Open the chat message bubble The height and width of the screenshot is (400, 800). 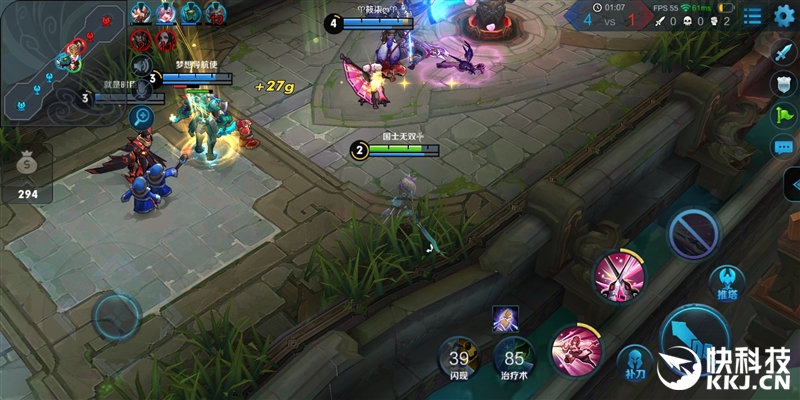click(x=784, y=147)
